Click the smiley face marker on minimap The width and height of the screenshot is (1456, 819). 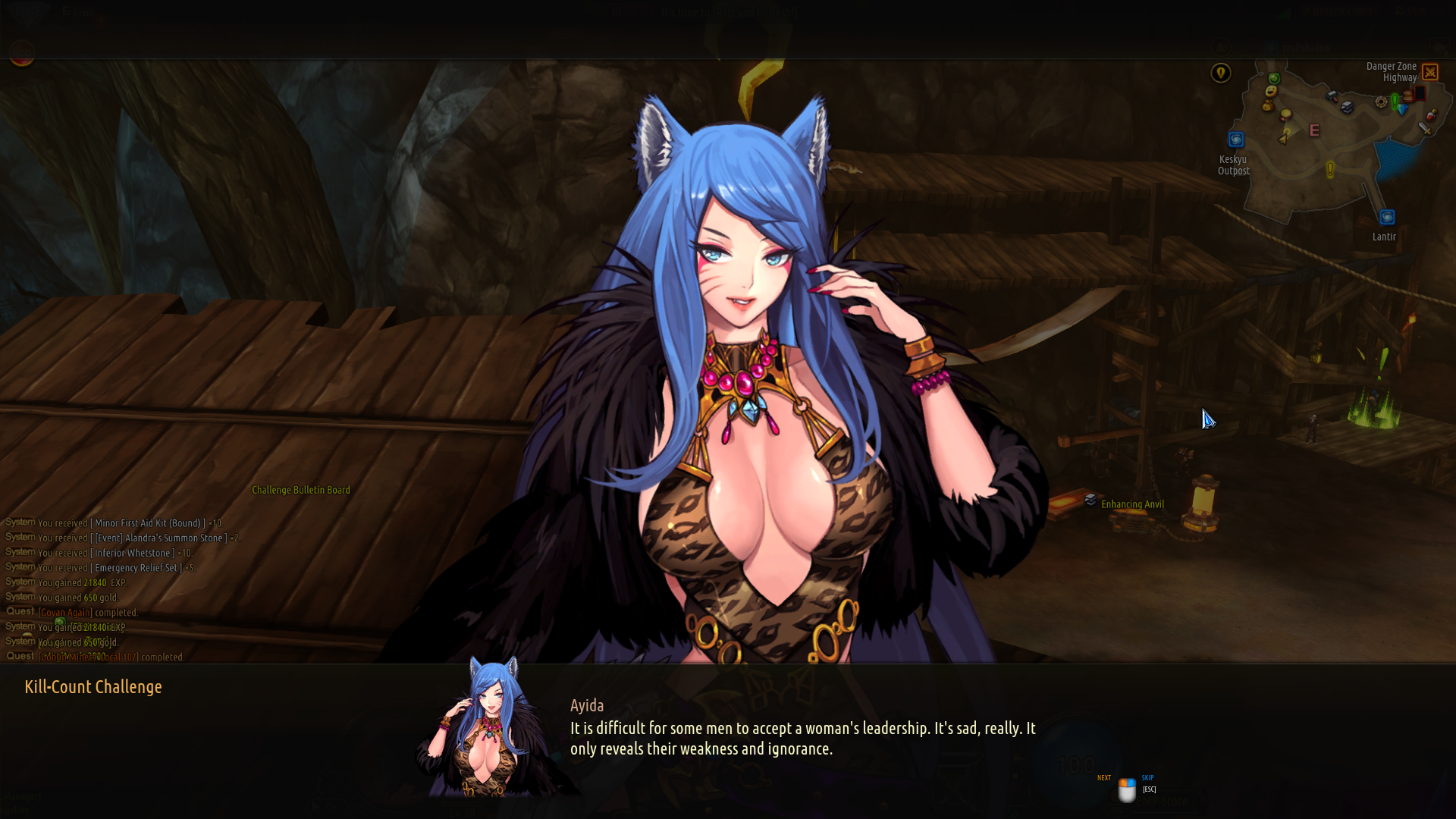[1272, 91]
